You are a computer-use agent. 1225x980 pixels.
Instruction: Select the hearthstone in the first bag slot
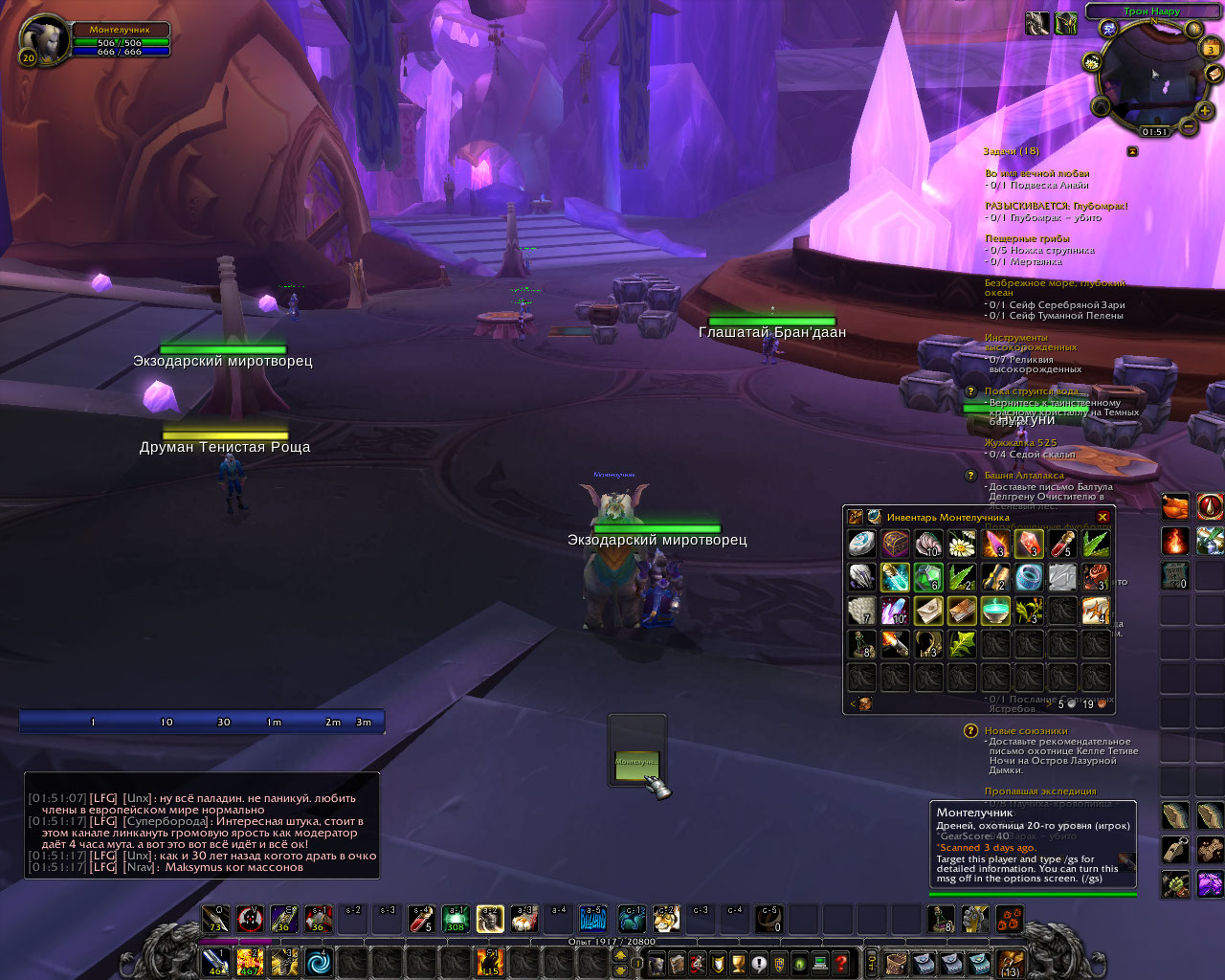[x=861, y=543]
